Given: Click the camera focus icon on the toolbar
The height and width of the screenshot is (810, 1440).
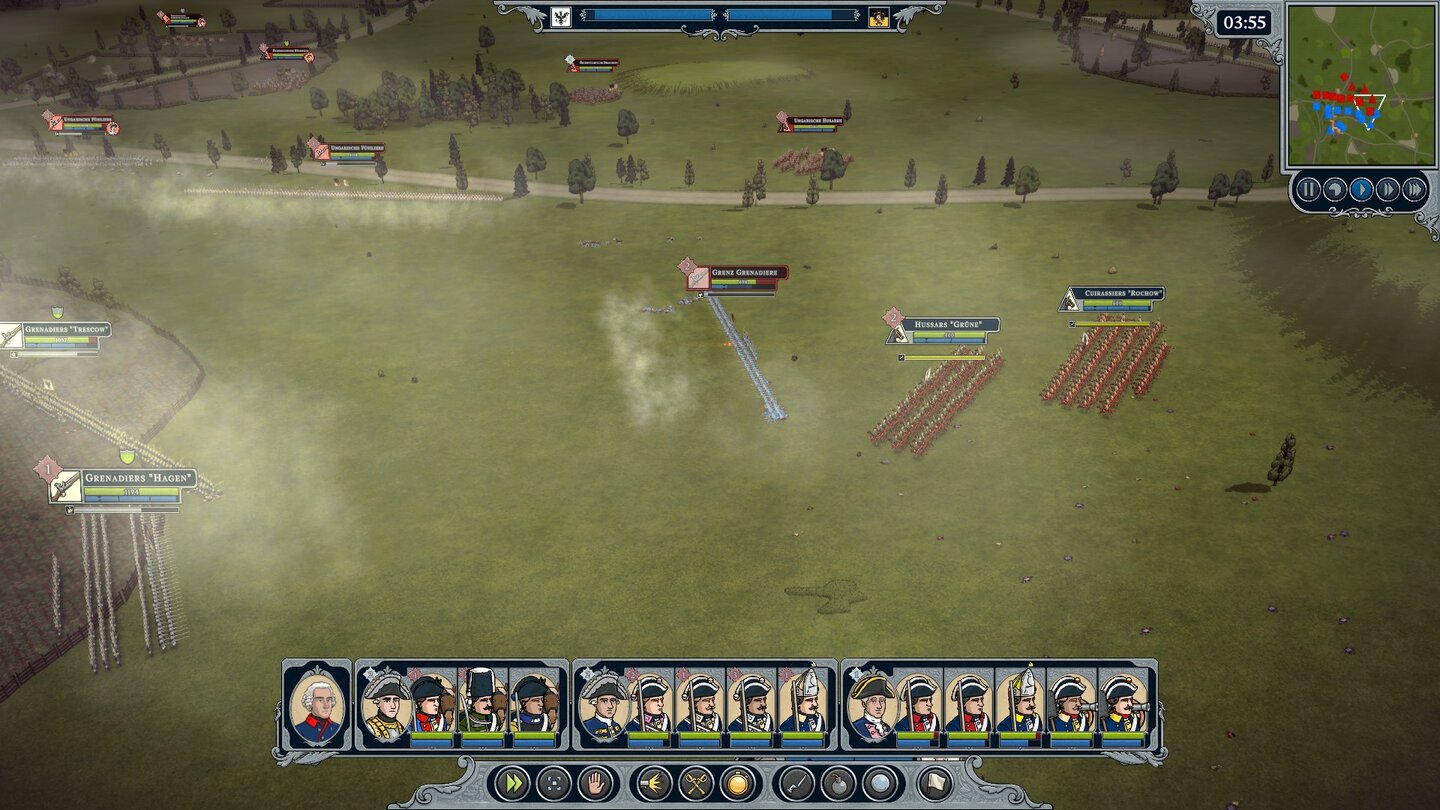Looking at the screenshot, I should pyautogui.click(x=552, y=785).
